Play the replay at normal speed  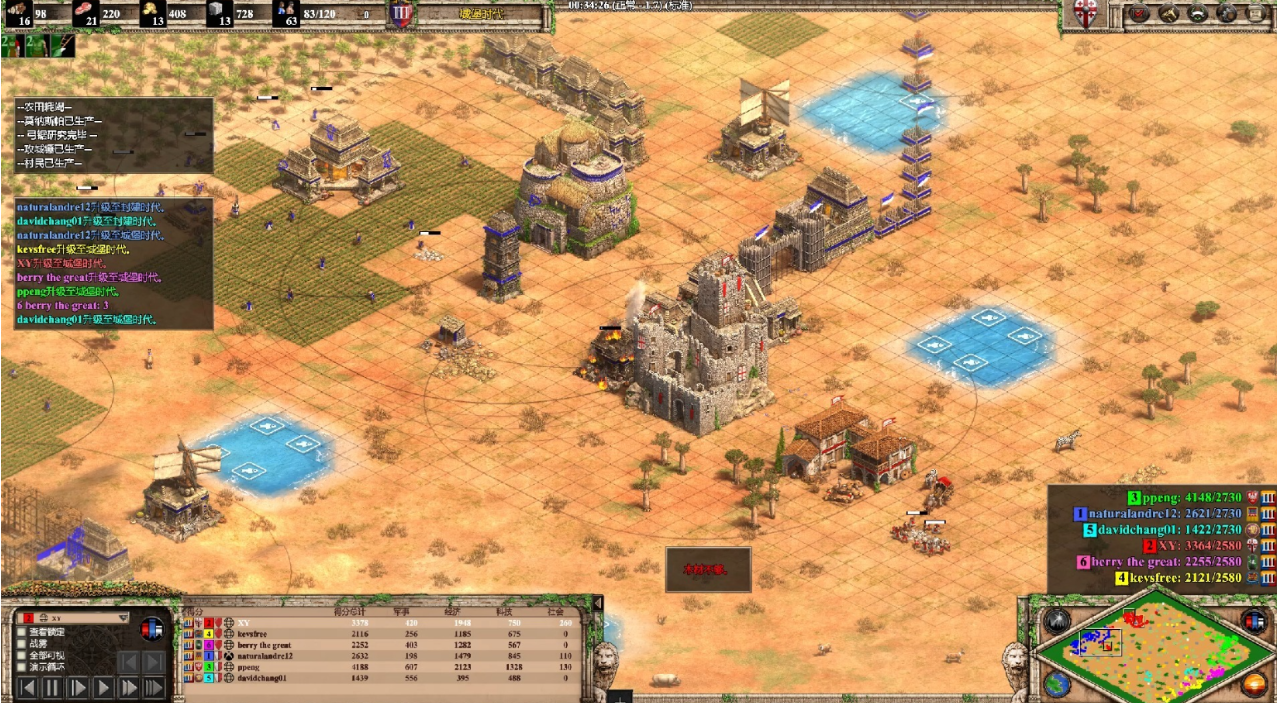[103, 688]
